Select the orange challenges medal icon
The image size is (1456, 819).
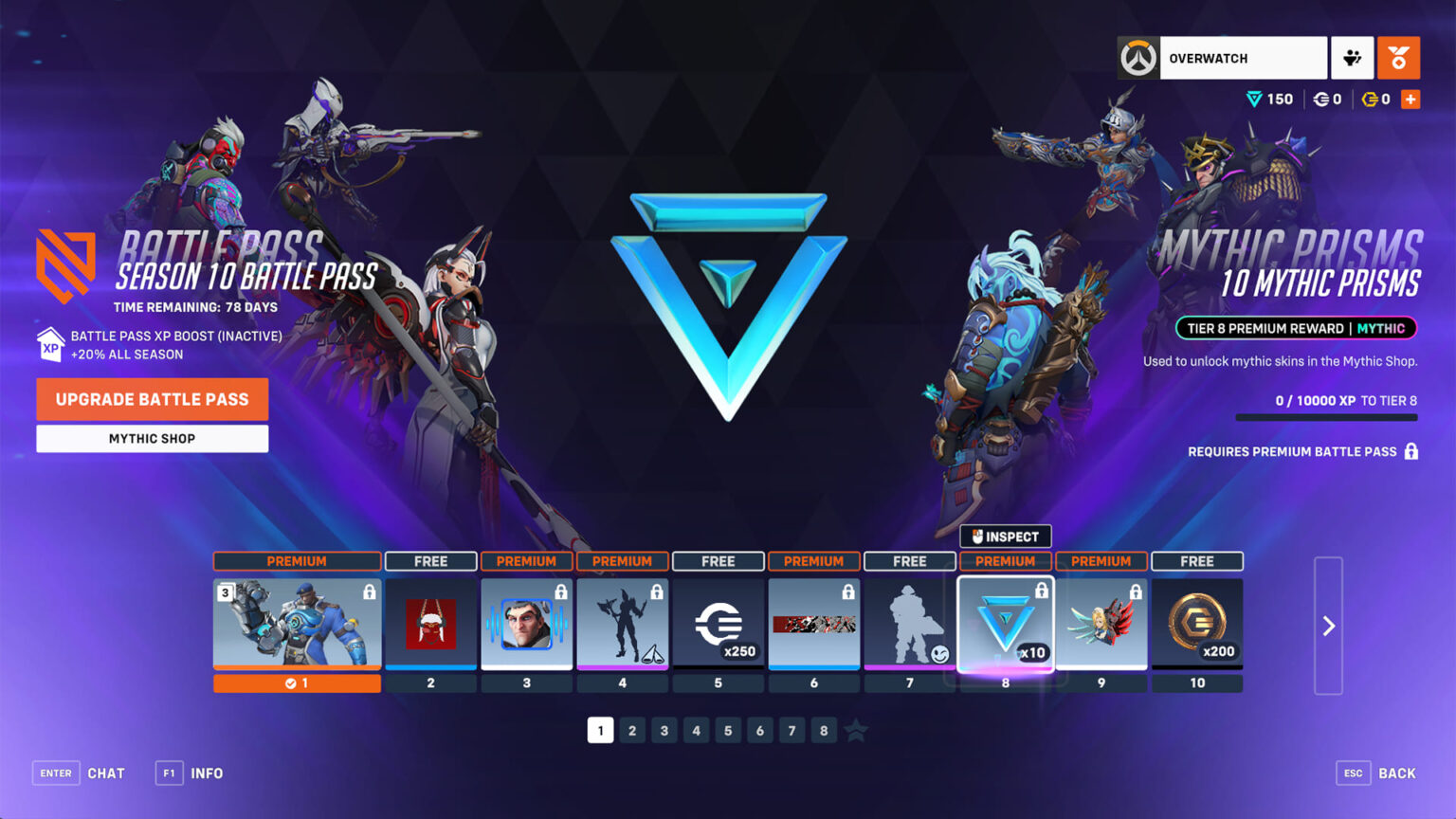1398,57
